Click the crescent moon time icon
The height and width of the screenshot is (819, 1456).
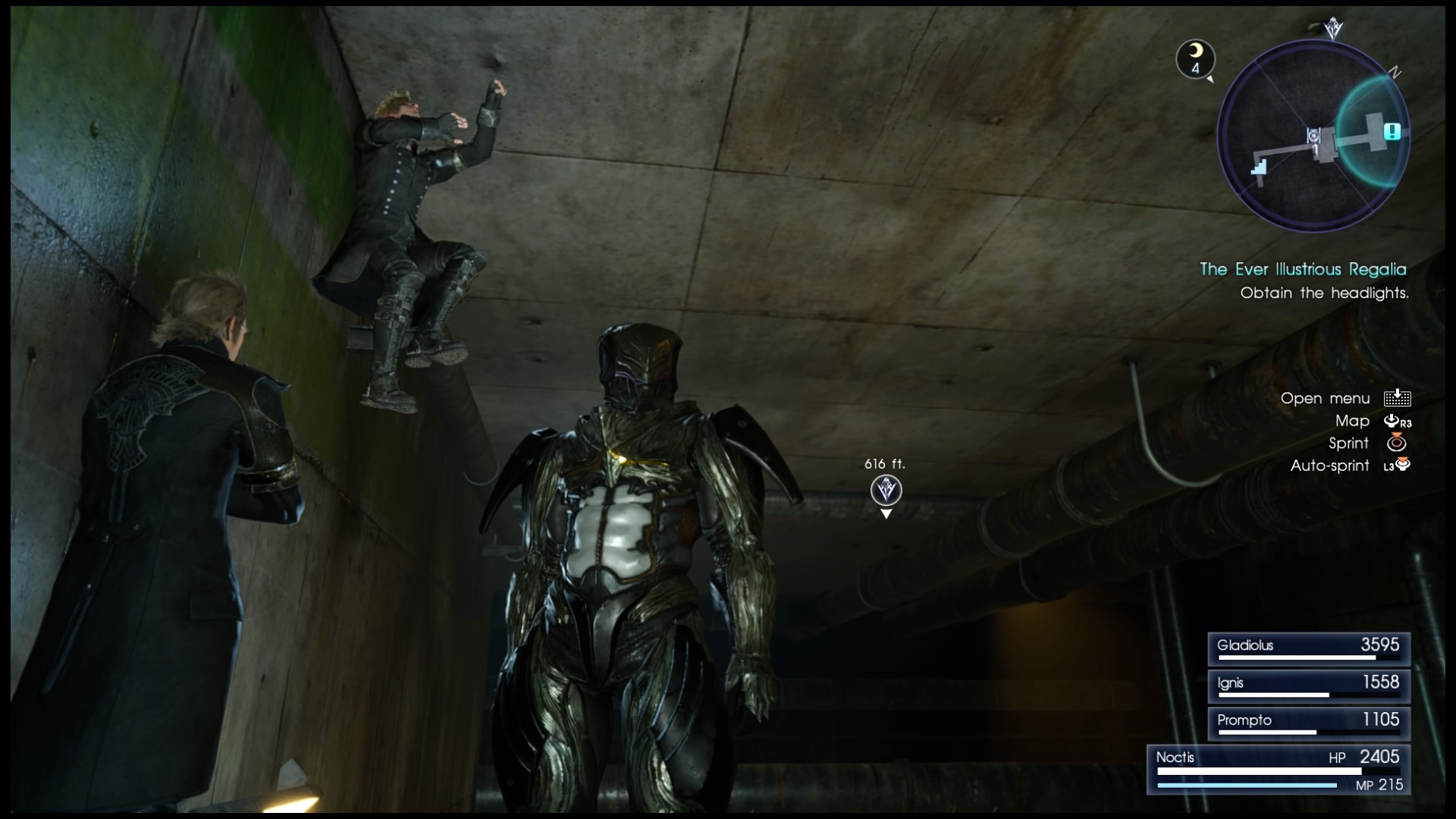click(x=1195, y=58)
